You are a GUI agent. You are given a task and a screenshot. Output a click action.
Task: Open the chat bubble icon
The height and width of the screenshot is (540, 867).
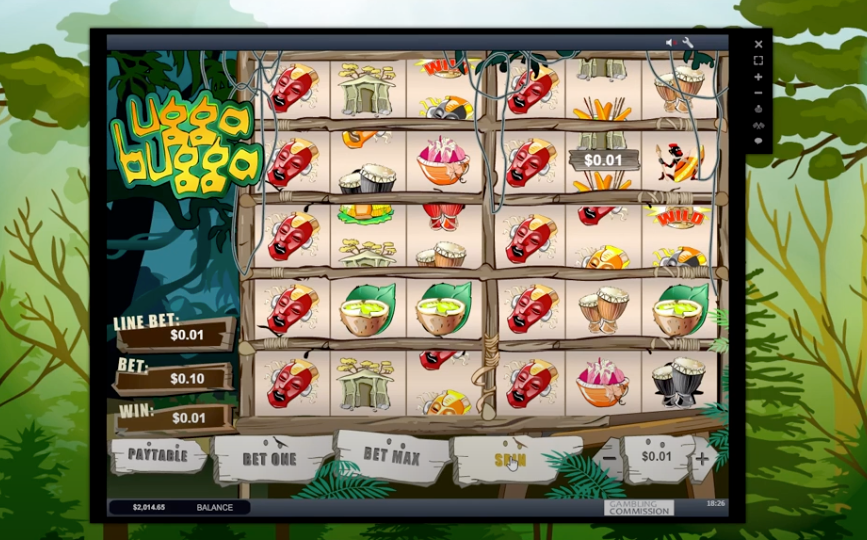[758, 141]
